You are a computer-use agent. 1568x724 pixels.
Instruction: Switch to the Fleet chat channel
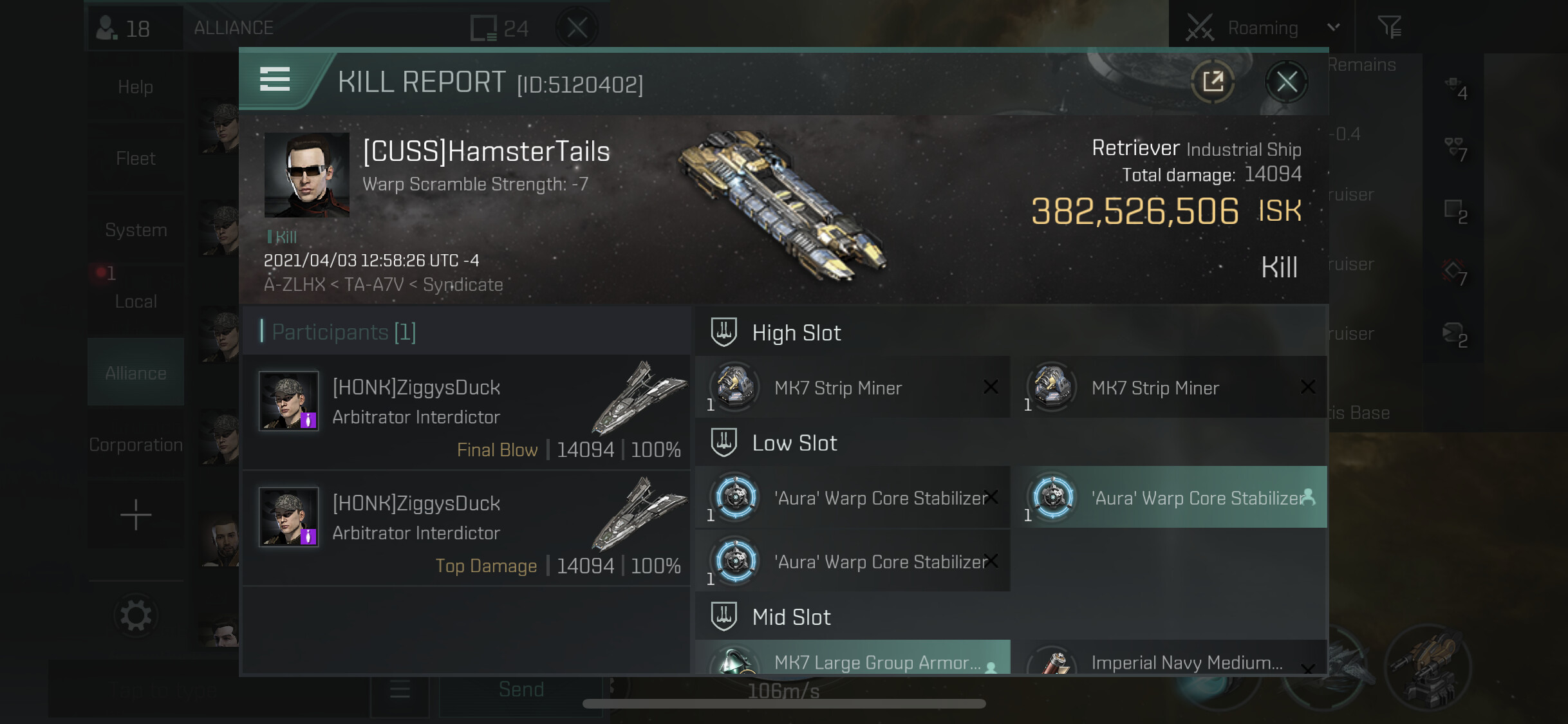coord(135,158)
